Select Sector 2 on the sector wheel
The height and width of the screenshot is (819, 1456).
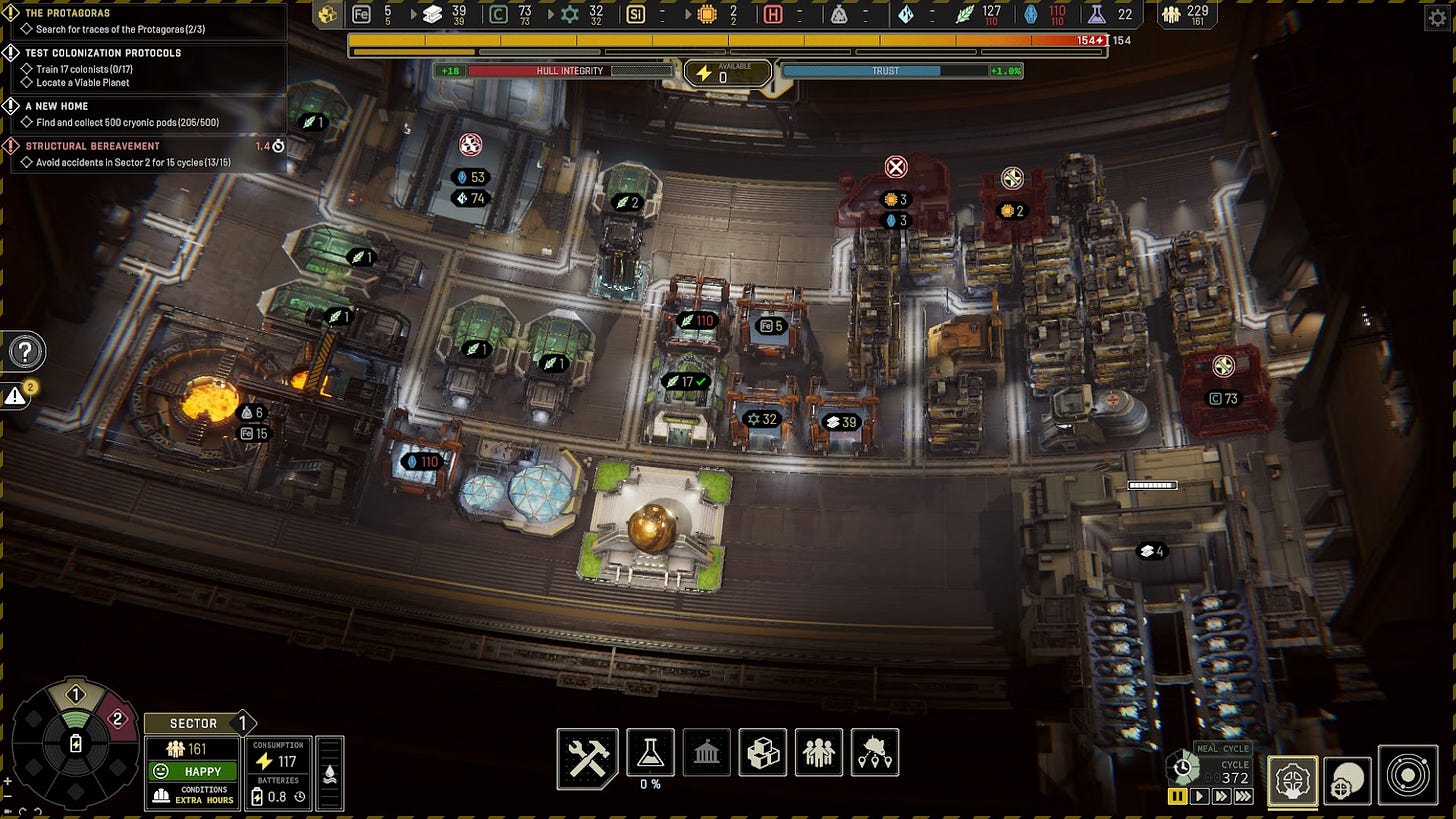tap(117, 719)
